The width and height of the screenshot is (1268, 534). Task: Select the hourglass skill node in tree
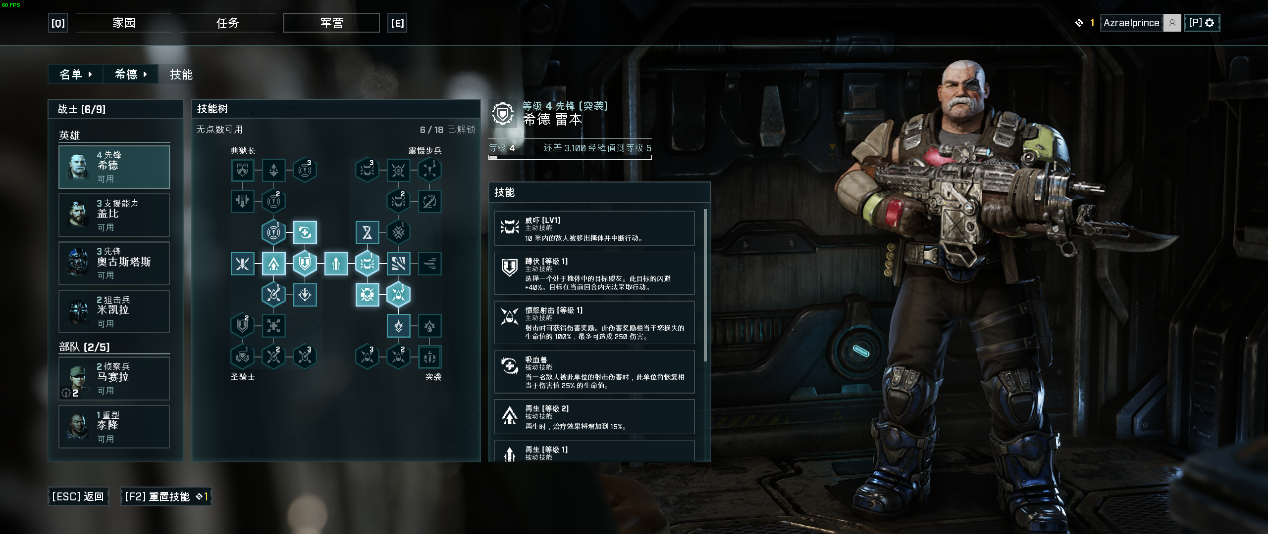(366, 233)
